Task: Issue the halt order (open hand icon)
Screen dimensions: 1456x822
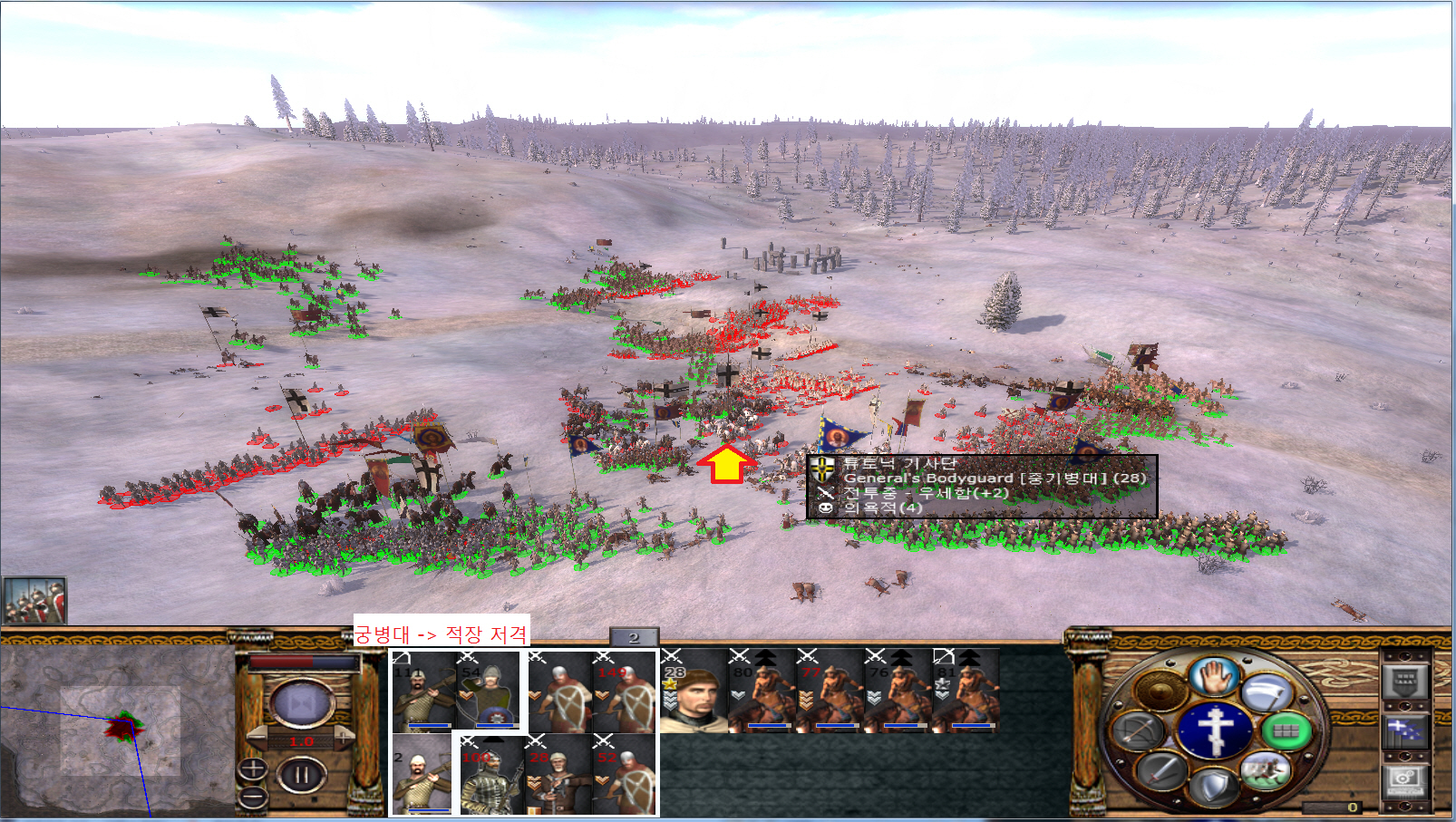Action: click(1215, 677)
